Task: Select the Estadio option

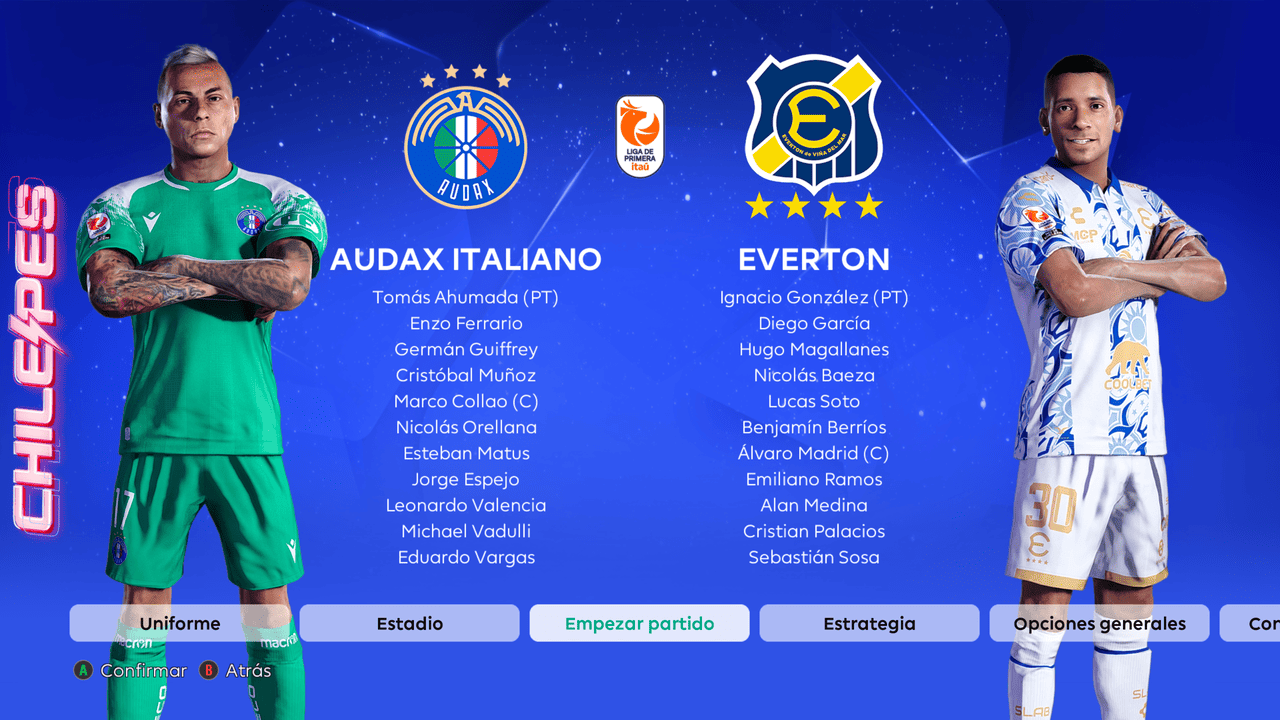Action: coord(409,623)
